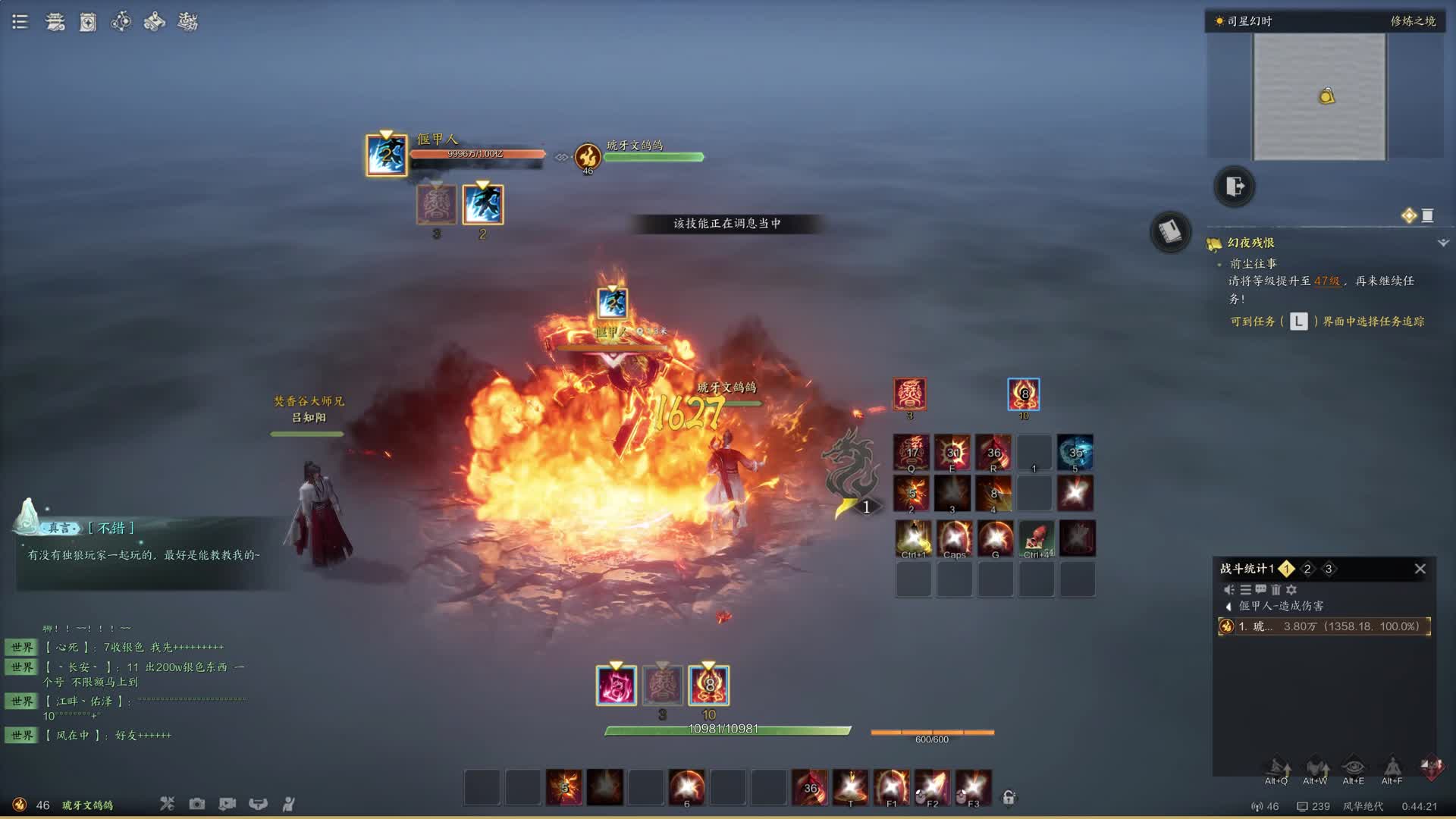This screenshot has width=1456, height=819.
Task: Switch to combat statistics tab 2
Action: pyautogui.click(x=1307, y=569)
